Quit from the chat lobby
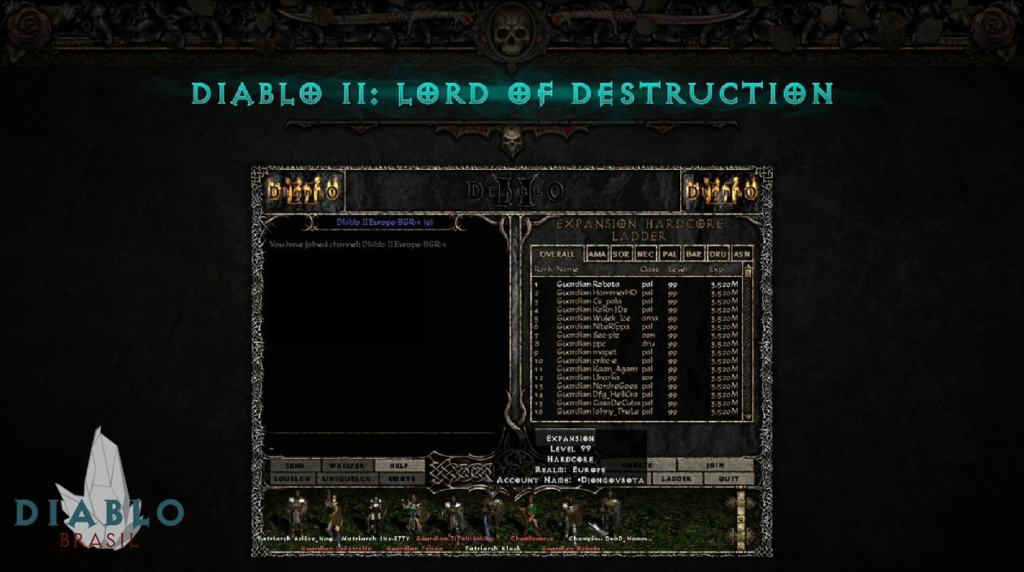 pyautogui.click(x=728, y=479)
